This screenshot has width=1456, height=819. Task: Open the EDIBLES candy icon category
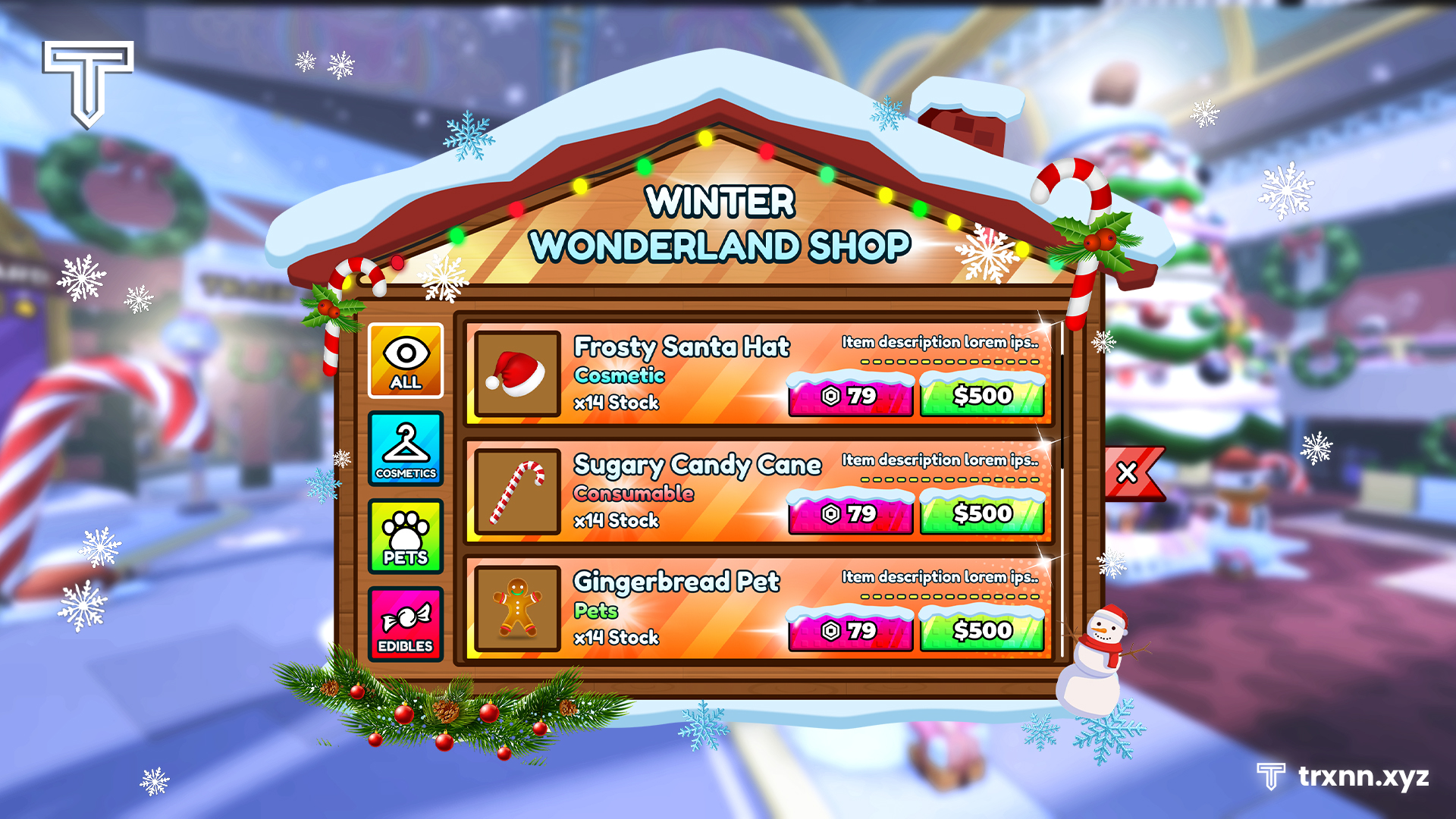[406, 623]
